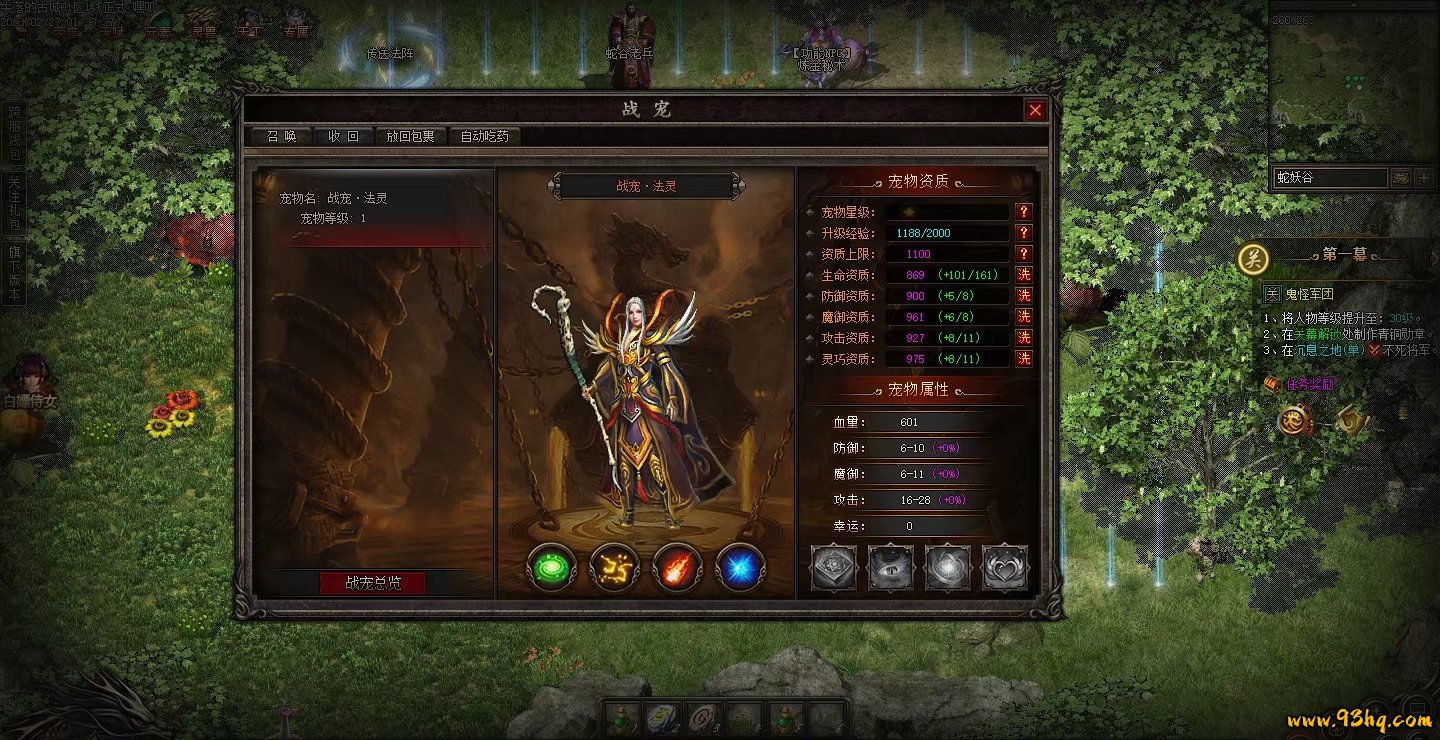Activate the yellow lightning pet skill
Viewport: 1440px width, 740px height.
click(x=614, y=568)
